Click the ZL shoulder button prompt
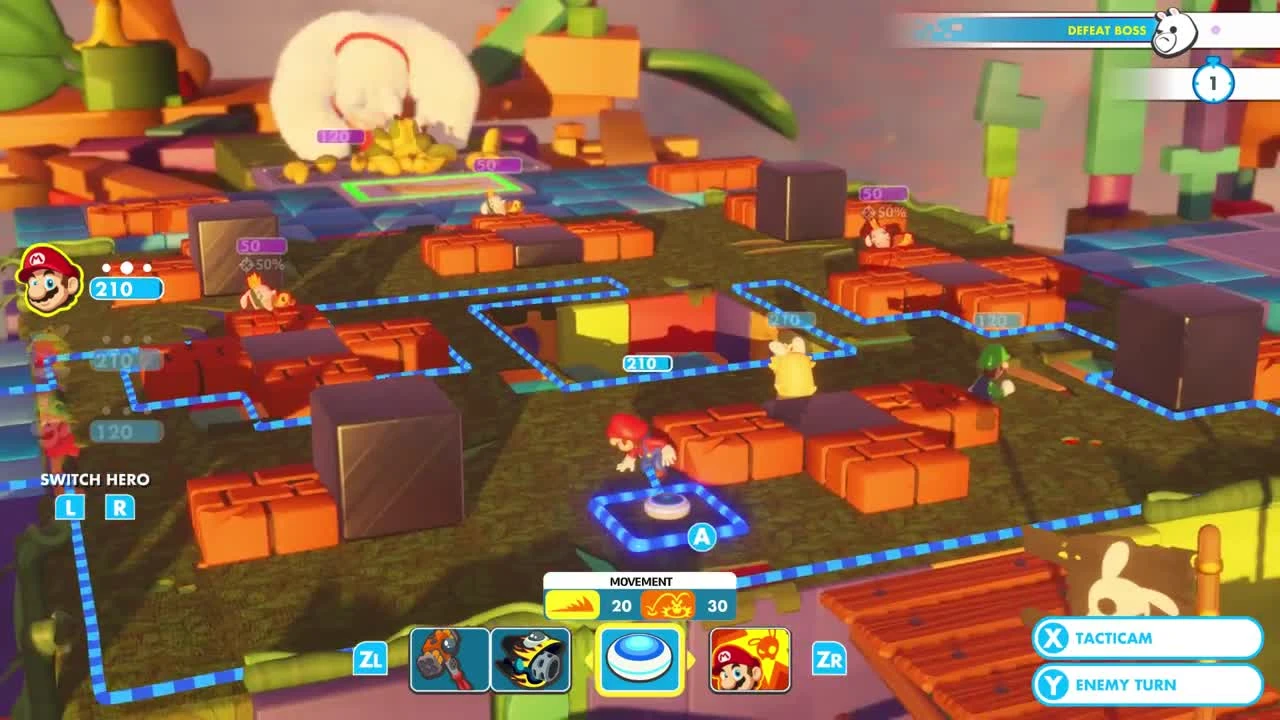 tap(369, 660)
